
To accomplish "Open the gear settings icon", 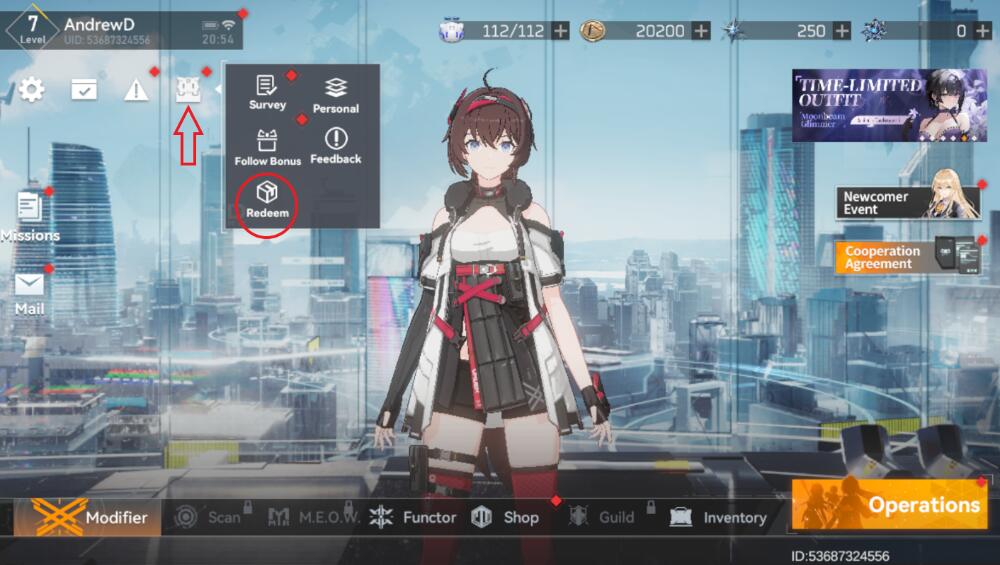I will click(x=32, y=90).
